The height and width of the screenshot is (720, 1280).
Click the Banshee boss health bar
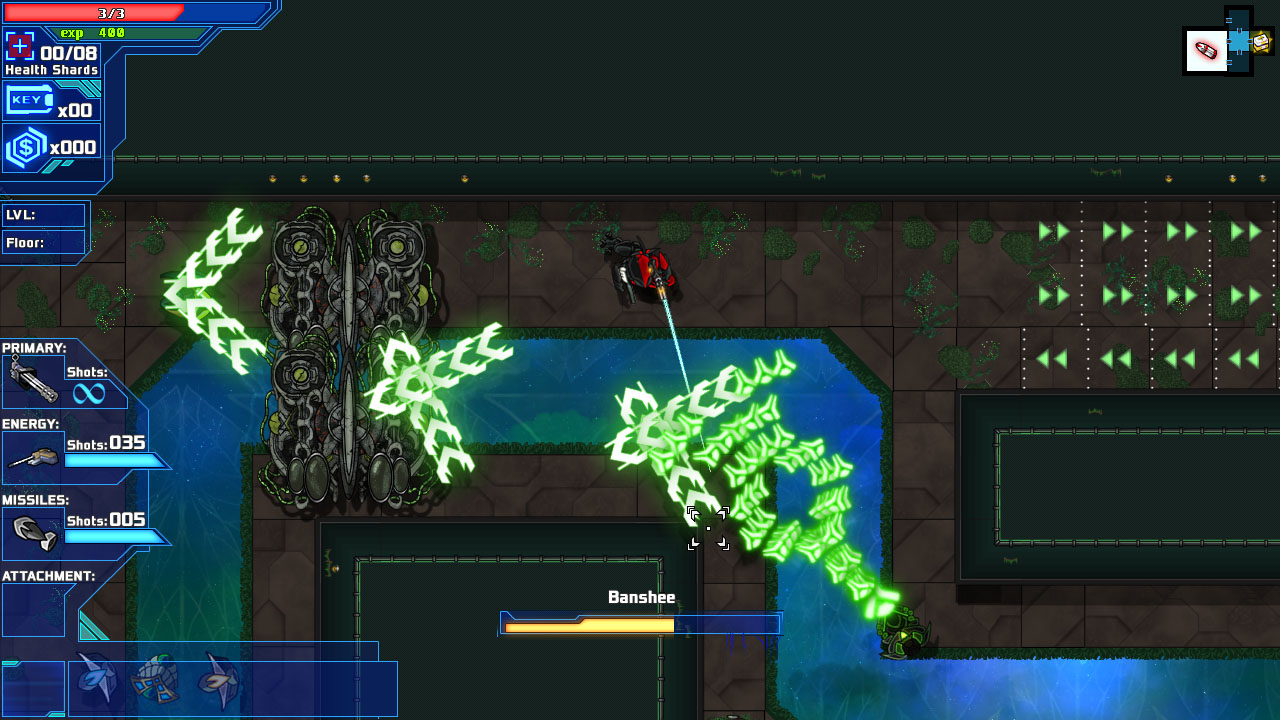(x=640, y=622)
